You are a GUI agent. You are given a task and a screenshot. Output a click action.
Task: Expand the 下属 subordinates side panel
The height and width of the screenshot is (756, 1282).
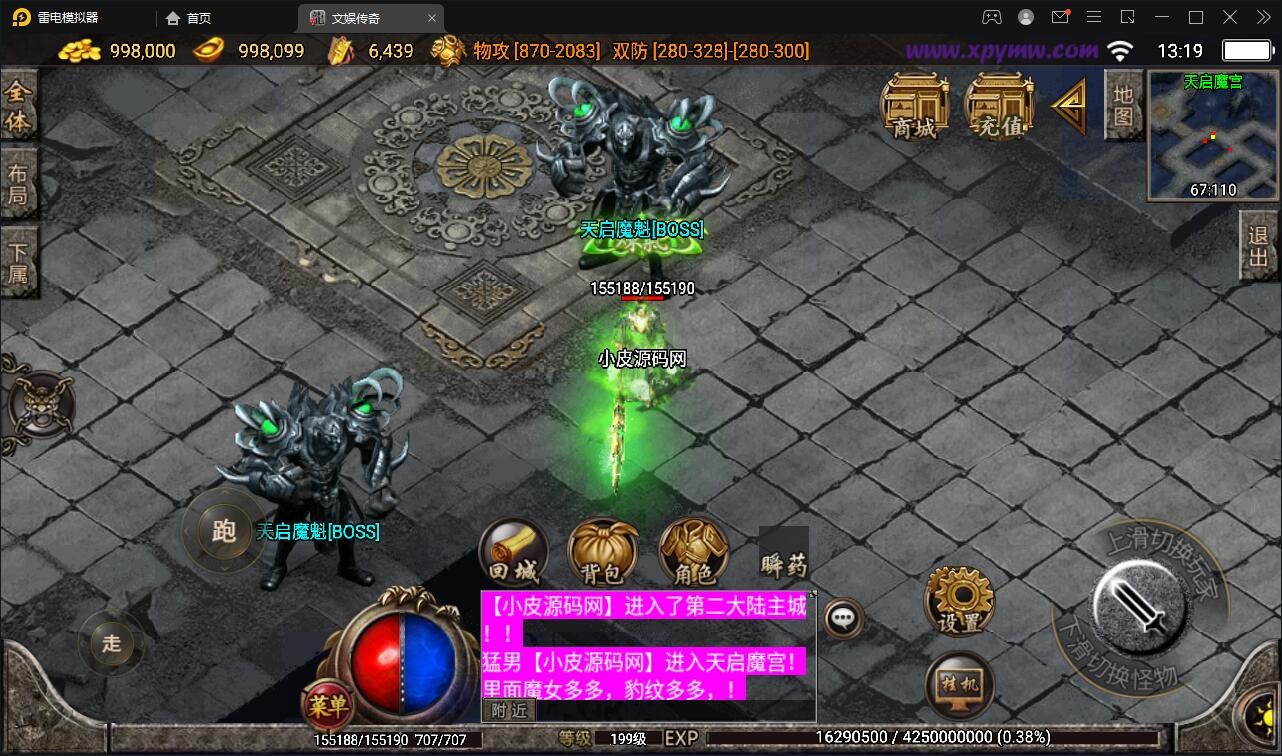coord(18,263)
